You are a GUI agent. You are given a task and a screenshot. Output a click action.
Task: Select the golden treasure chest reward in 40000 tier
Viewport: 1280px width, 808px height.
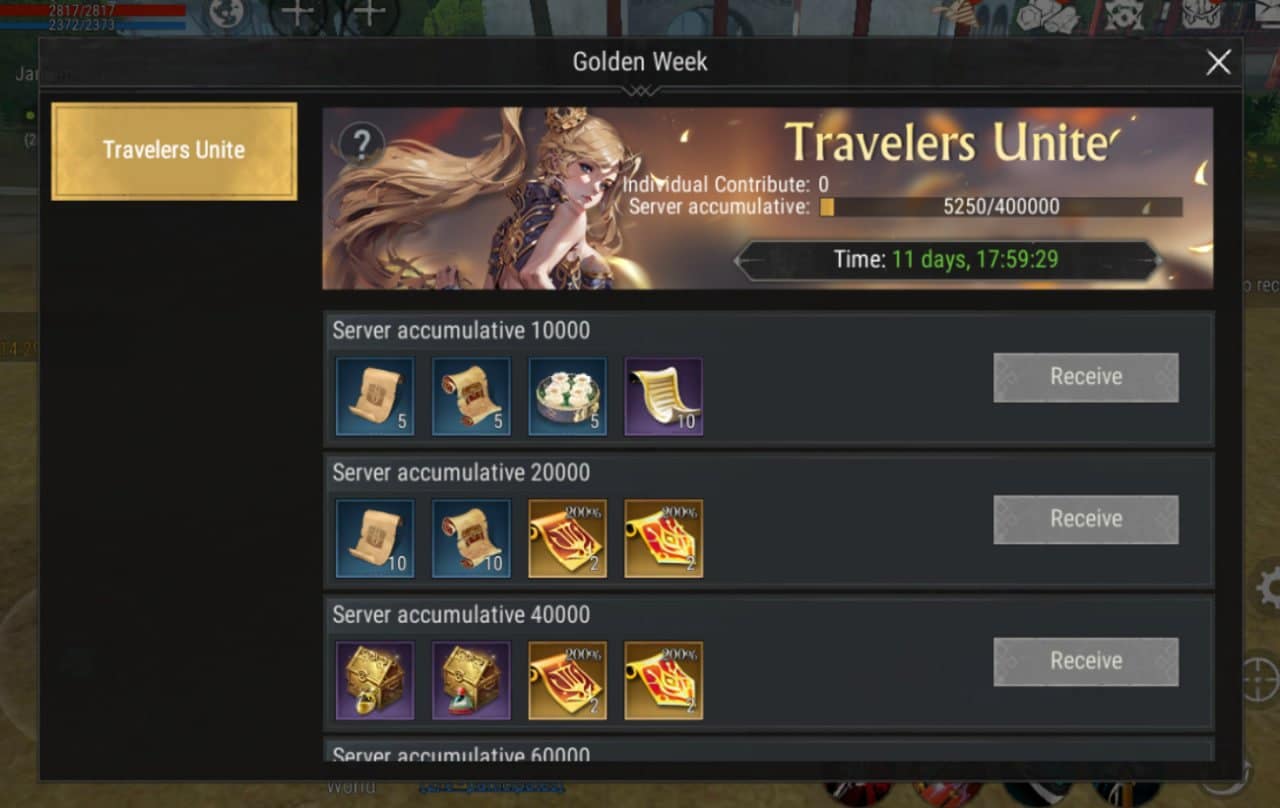(x=374, y=678)
